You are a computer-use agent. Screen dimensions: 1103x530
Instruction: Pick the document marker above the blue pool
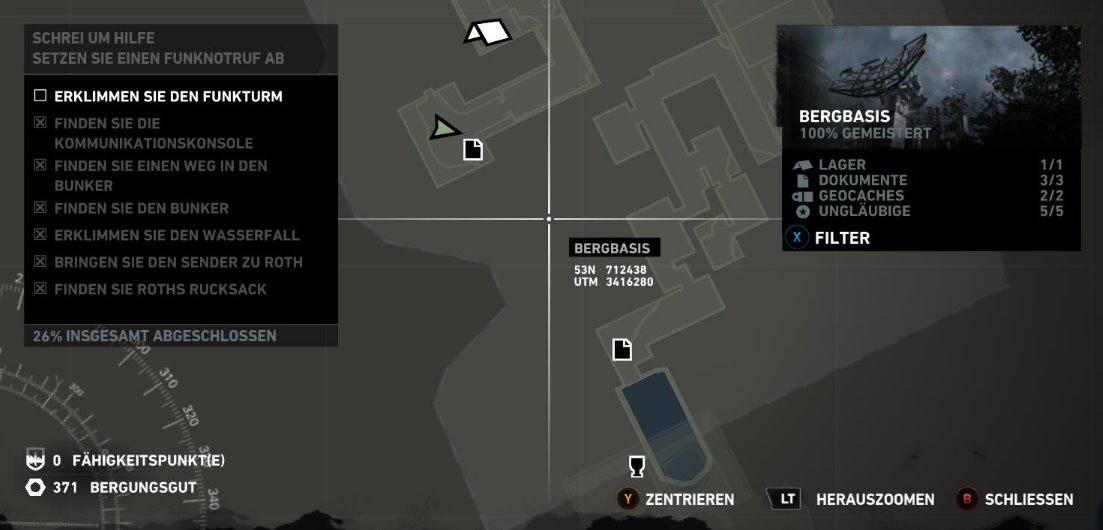click(622, 349)
